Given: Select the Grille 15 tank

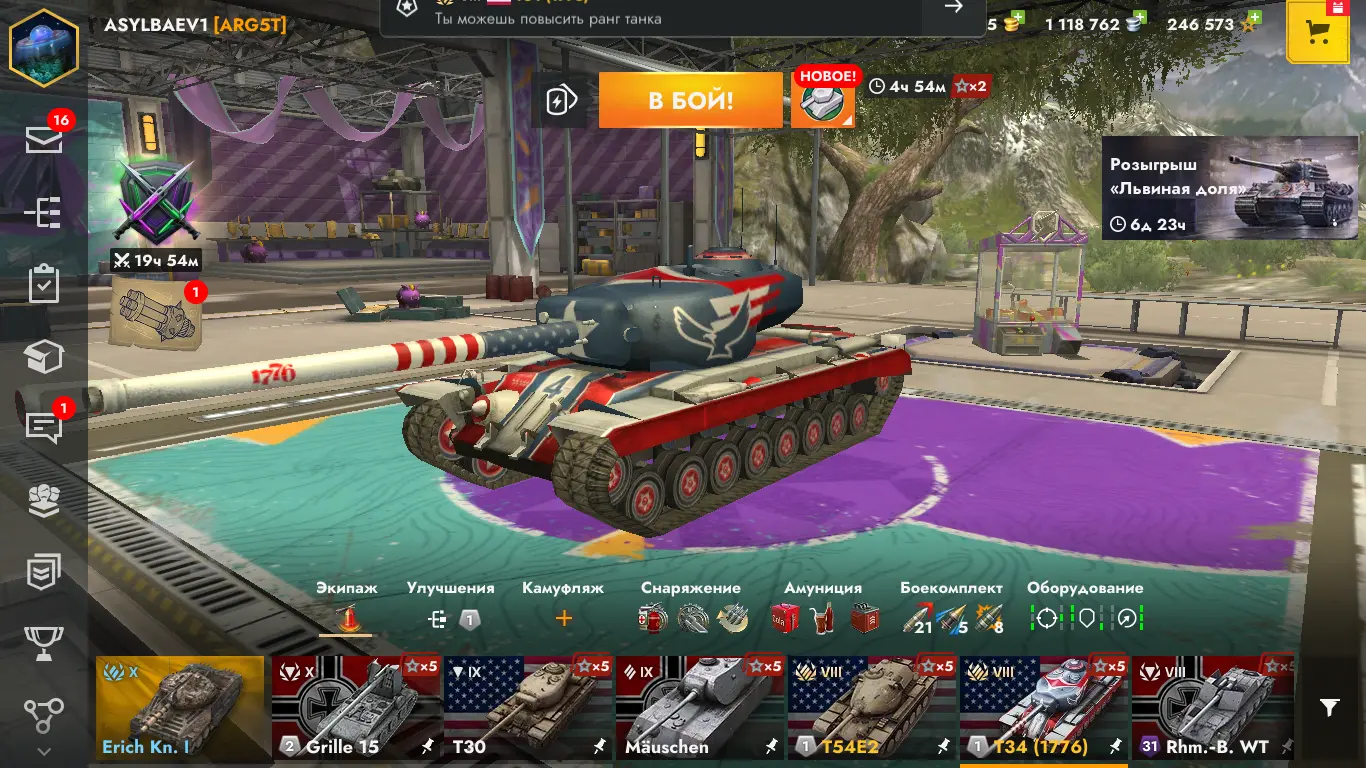Looking at the screenshot, I should (x=356, y=707).
